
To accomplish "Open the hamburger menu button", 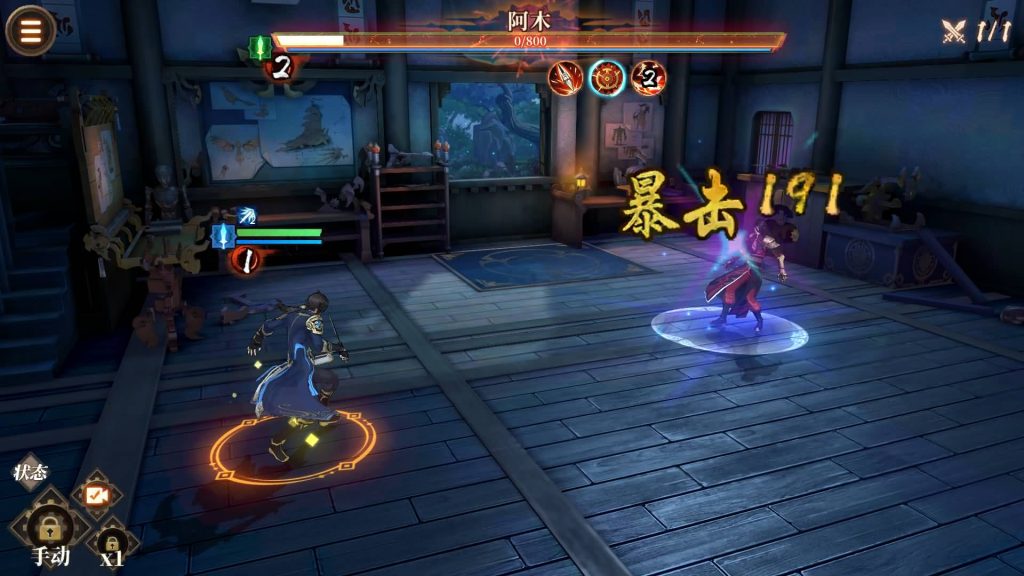I will [31, 31].
